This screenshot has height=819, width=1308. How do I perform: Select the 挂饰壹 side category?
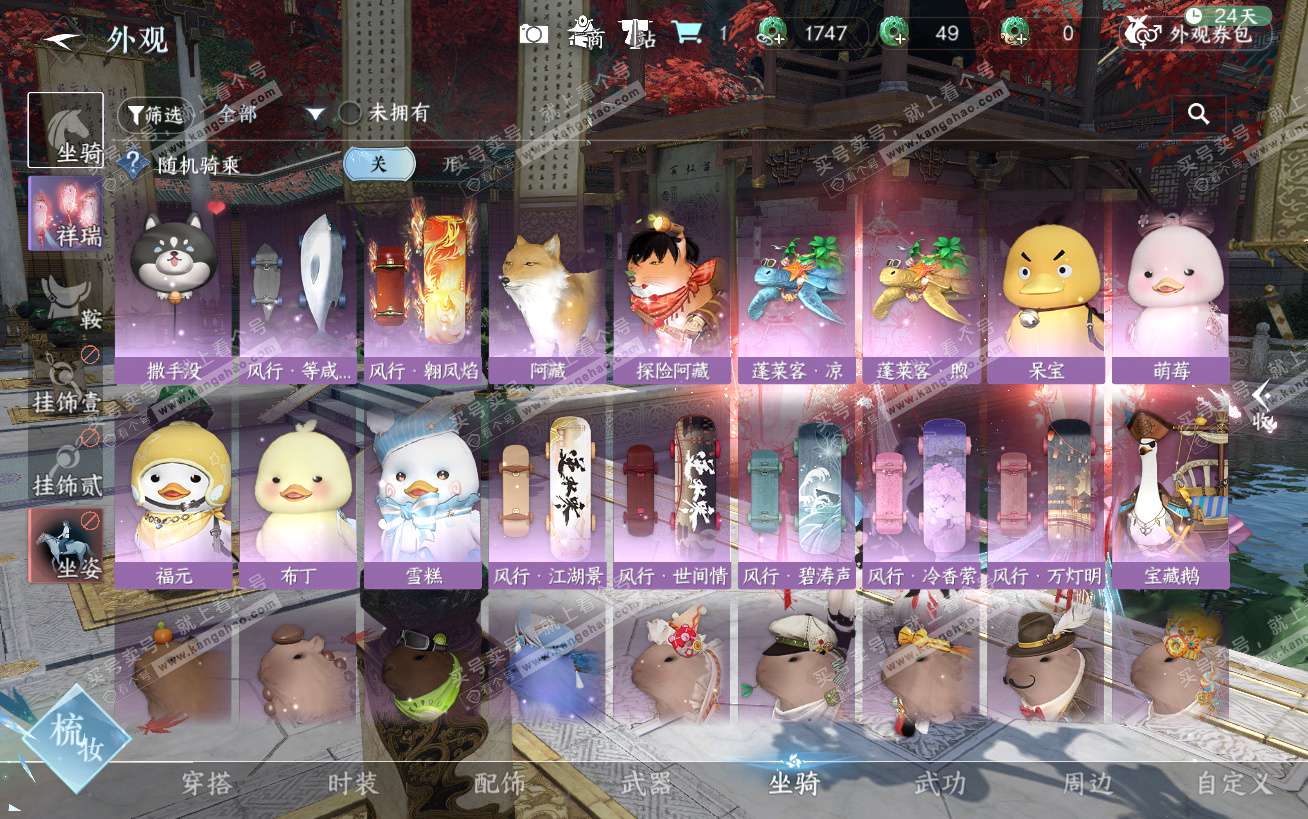pyautogui.click(x=66, y=382)
